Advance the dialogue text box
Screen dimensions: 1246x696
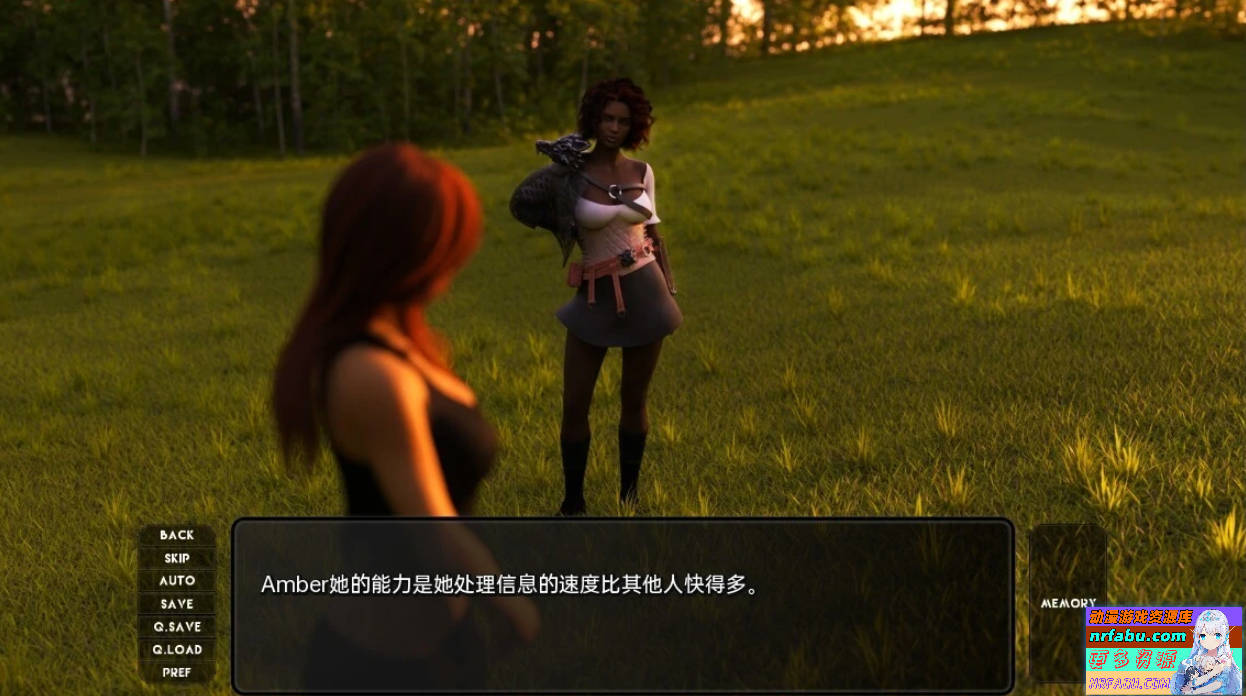(x=622, y=604)
